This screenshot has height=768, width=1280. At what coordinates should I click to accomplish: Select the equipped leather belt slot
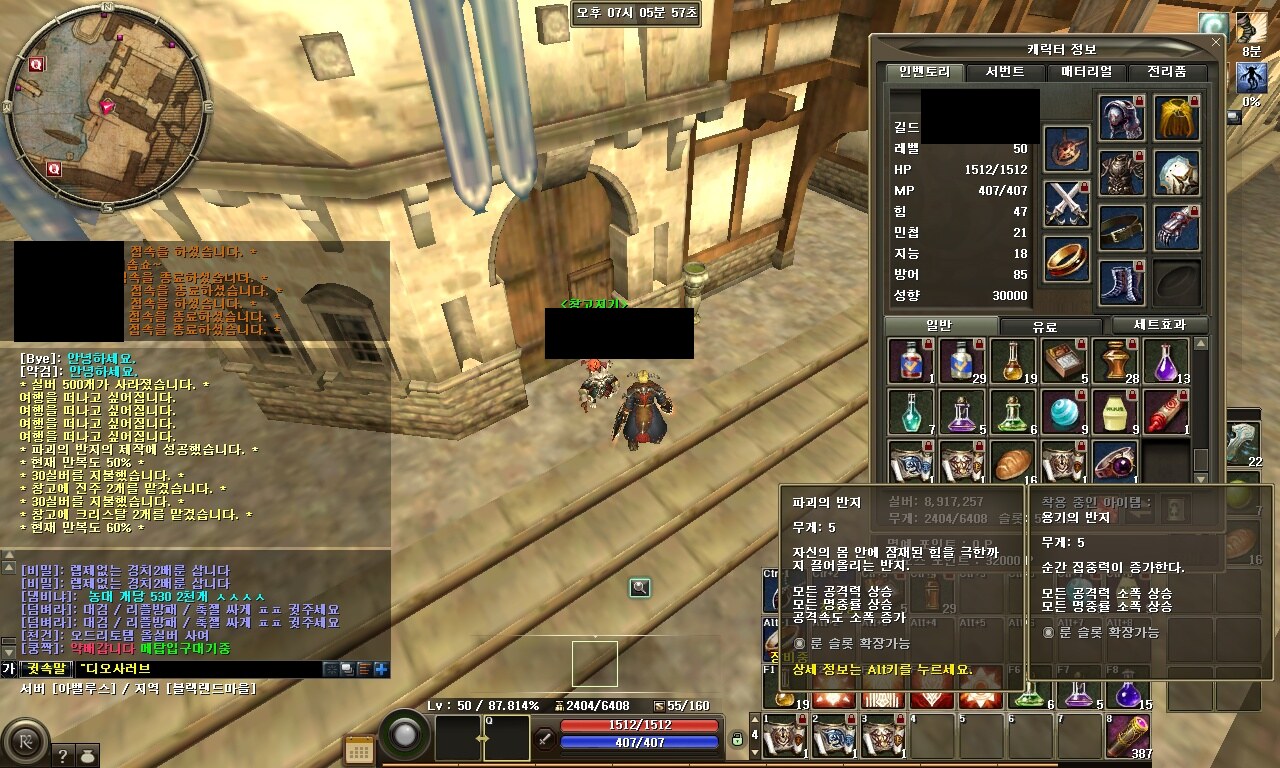click(x=1122, y=228)
